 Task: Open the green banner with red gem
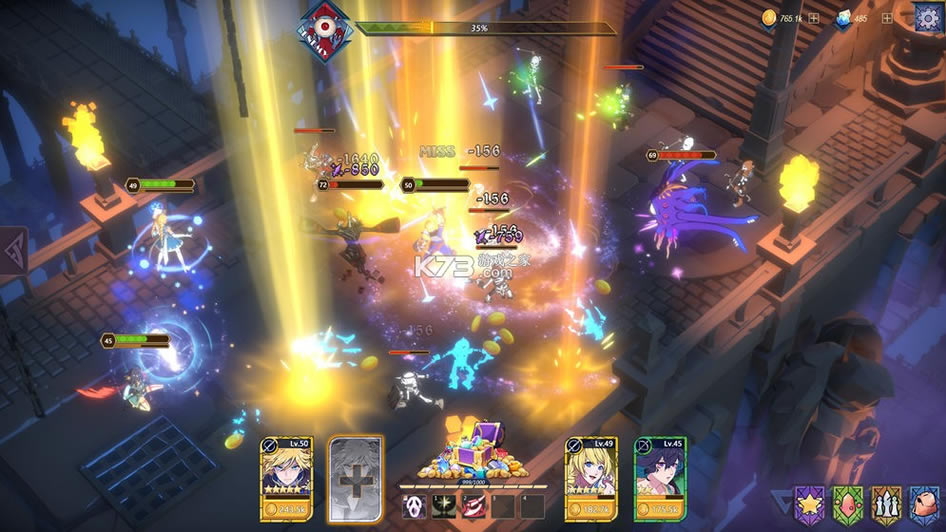(848, 503)
